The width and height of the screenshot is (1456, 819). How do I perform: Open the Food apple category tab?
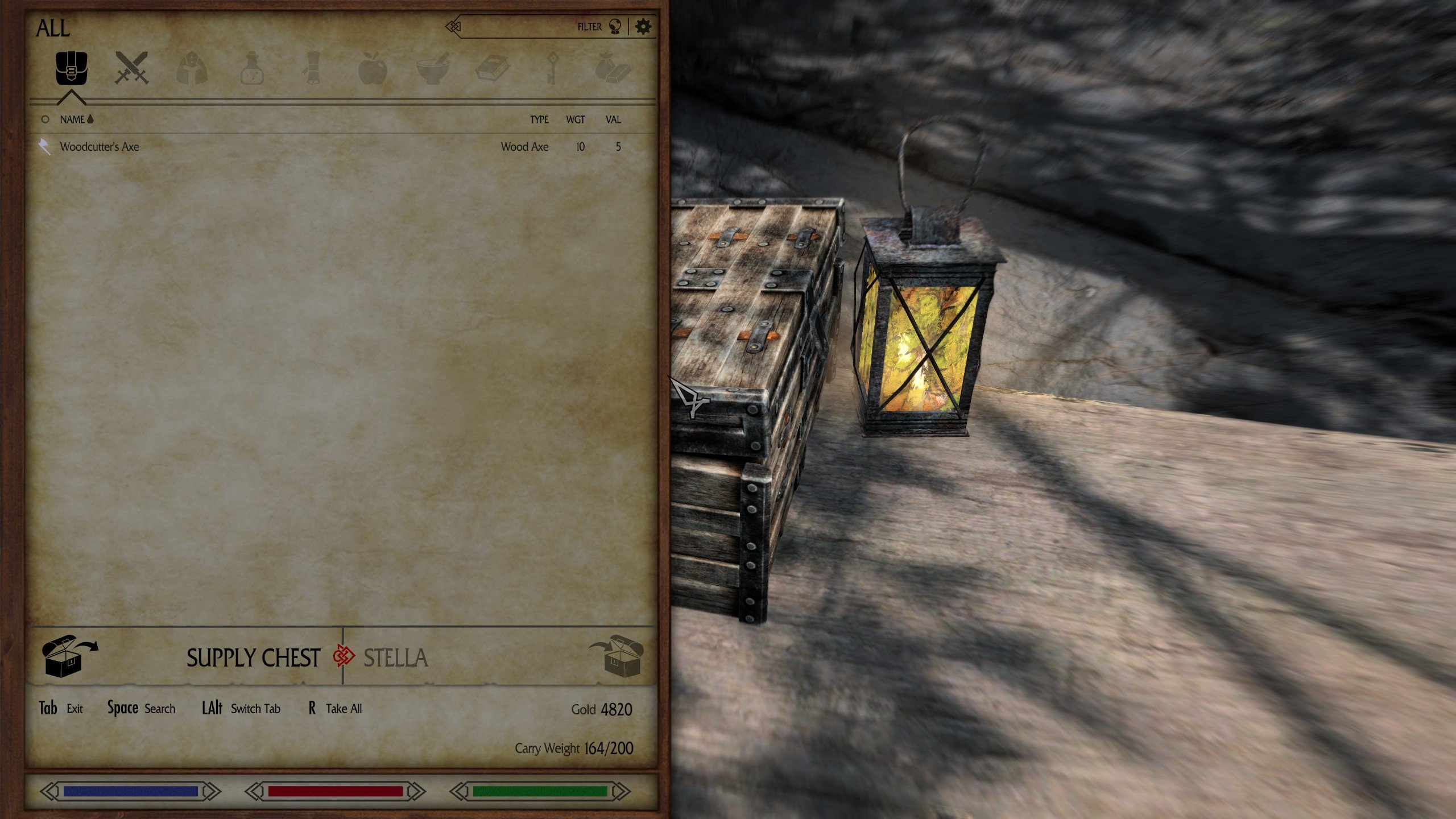tap(373, 68)
